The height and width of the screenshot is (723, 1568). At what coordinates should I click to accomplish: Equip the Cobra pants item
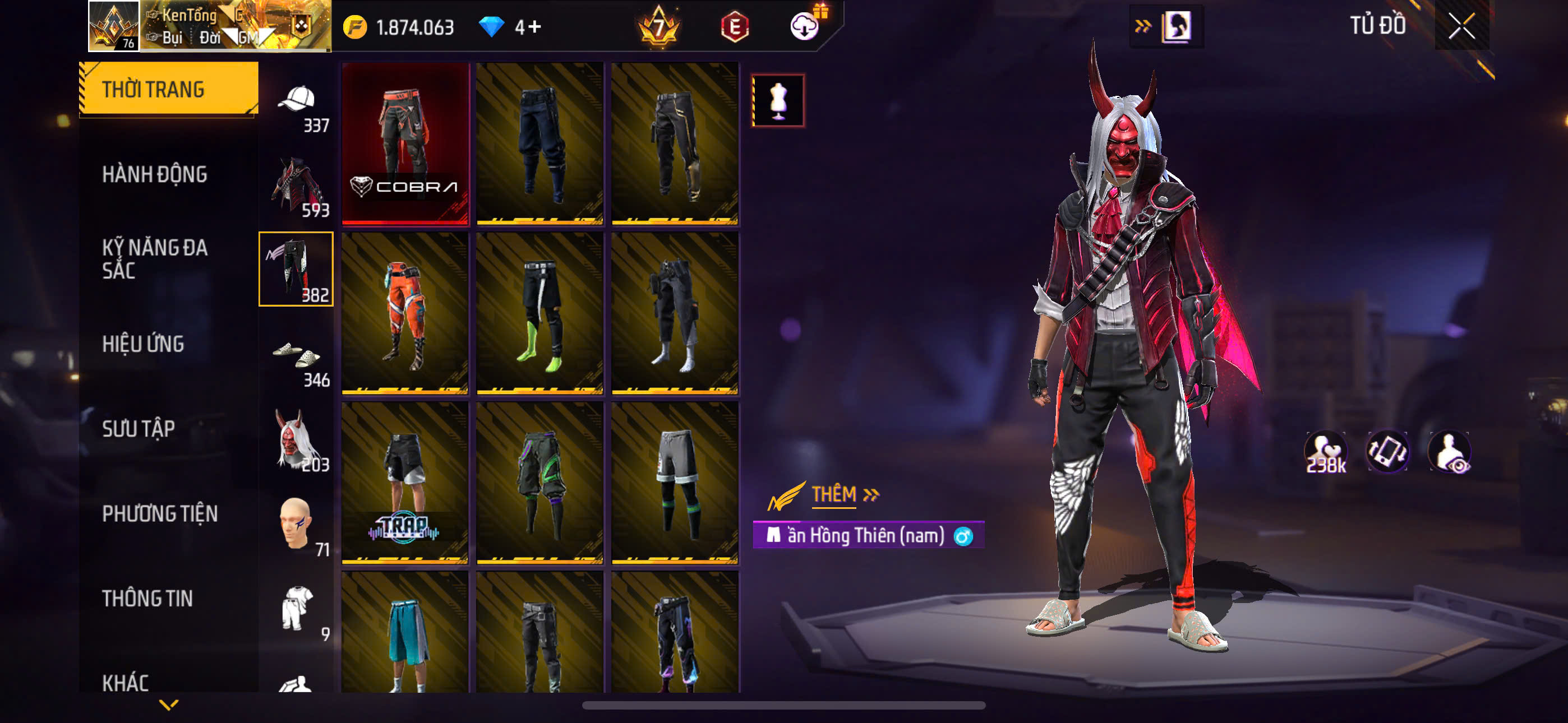[x=405, y=143]
